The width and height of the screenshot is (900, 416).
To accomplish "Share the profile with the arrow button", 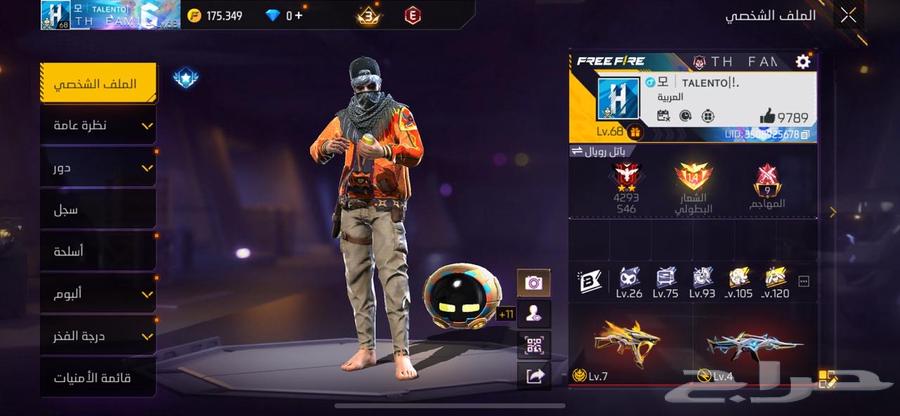I will 533,376.
